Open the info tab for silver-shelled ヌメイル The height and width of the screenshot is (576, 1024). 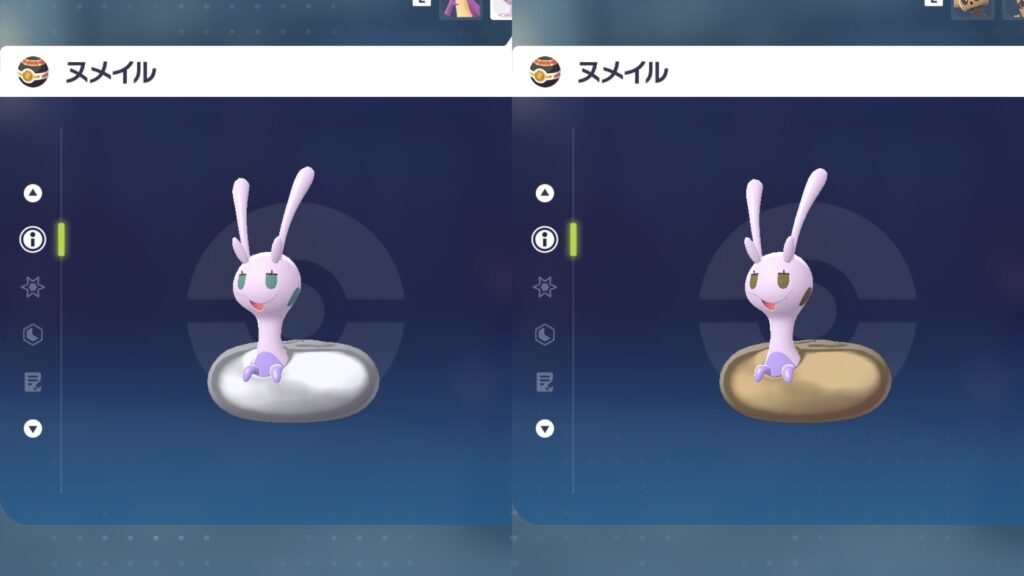coord(33,240)
